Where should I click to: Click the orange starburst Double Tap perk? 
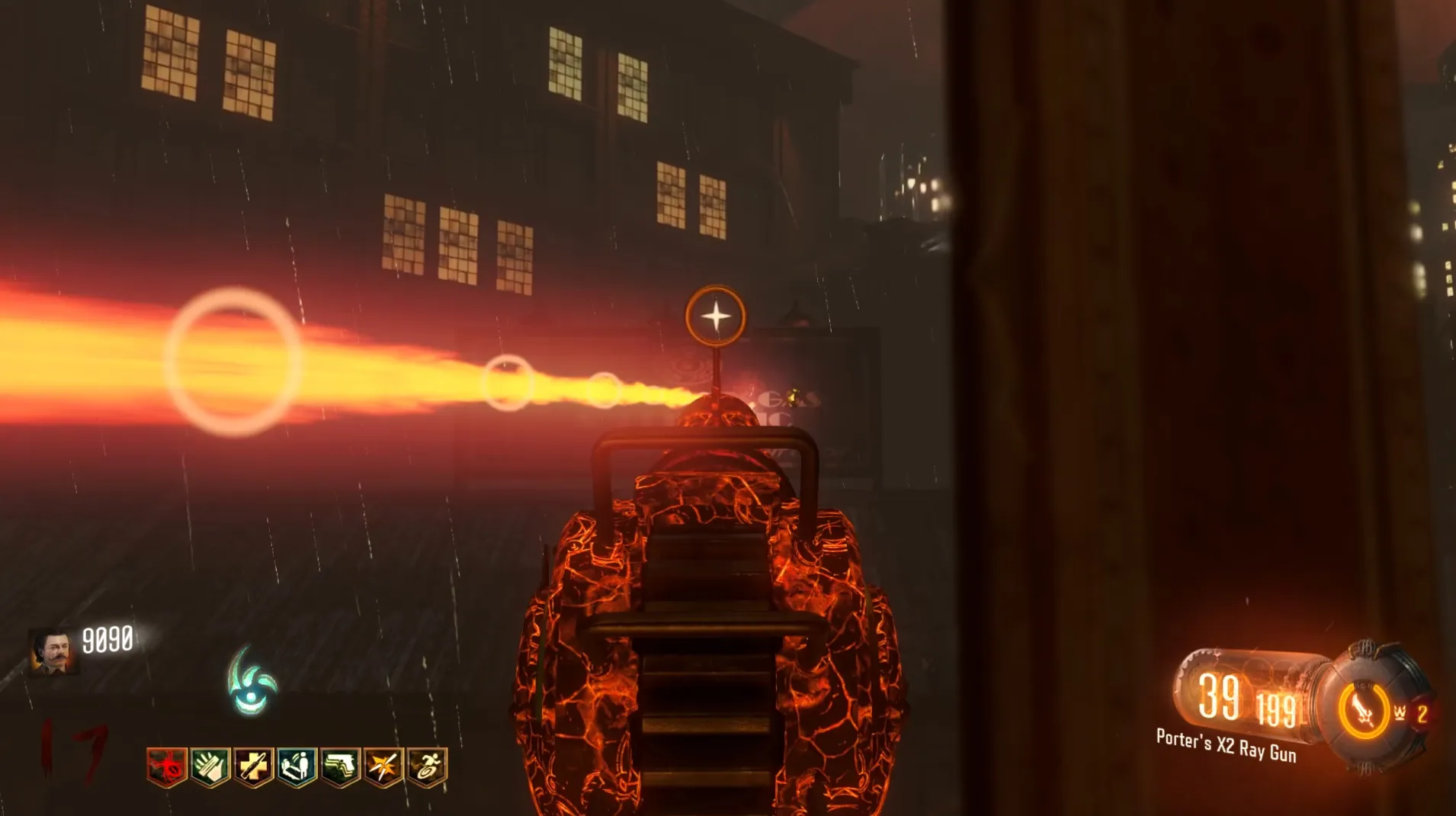coord(384,766)
